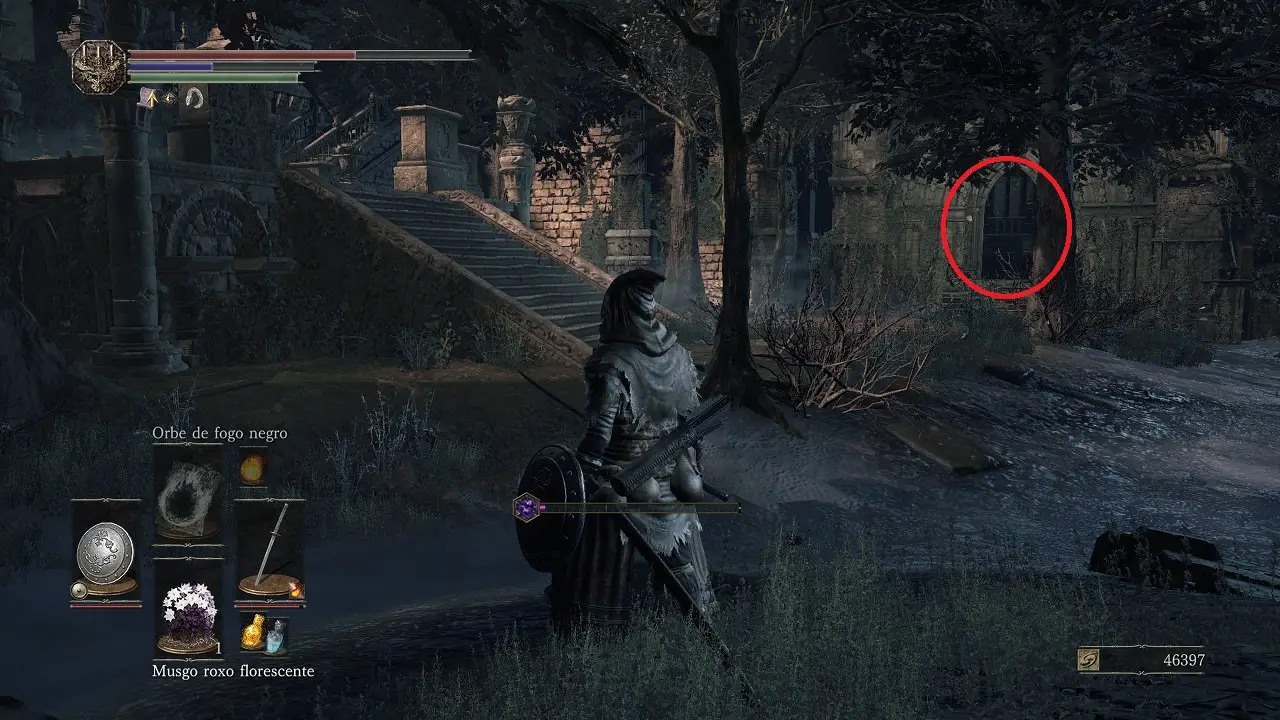This screenshot has width=1280, height=720.
Task: Click the small fireball spell icon
Action: [251, 468]
